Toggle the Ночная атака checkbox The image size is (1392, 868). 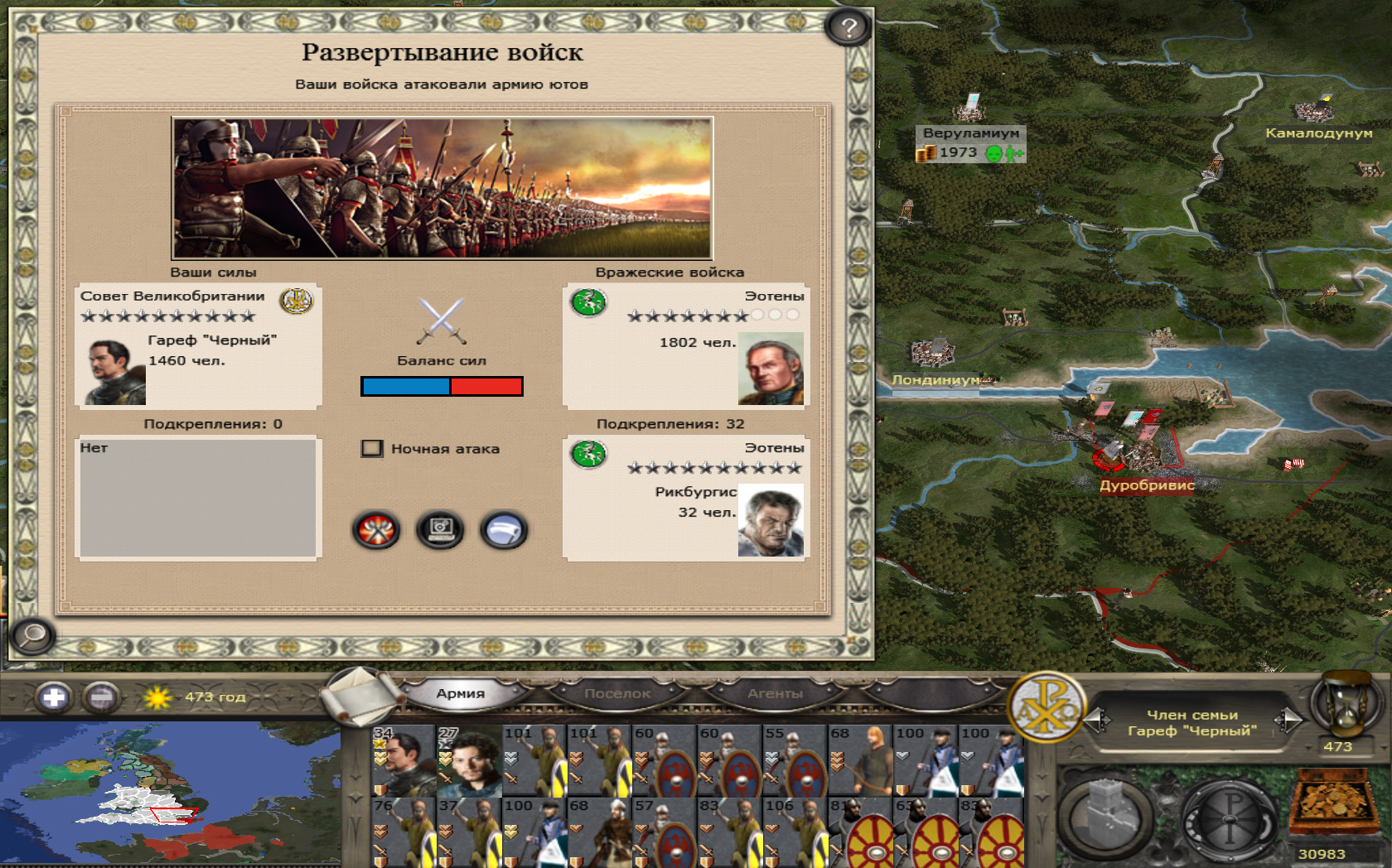(x=372, y=449)
